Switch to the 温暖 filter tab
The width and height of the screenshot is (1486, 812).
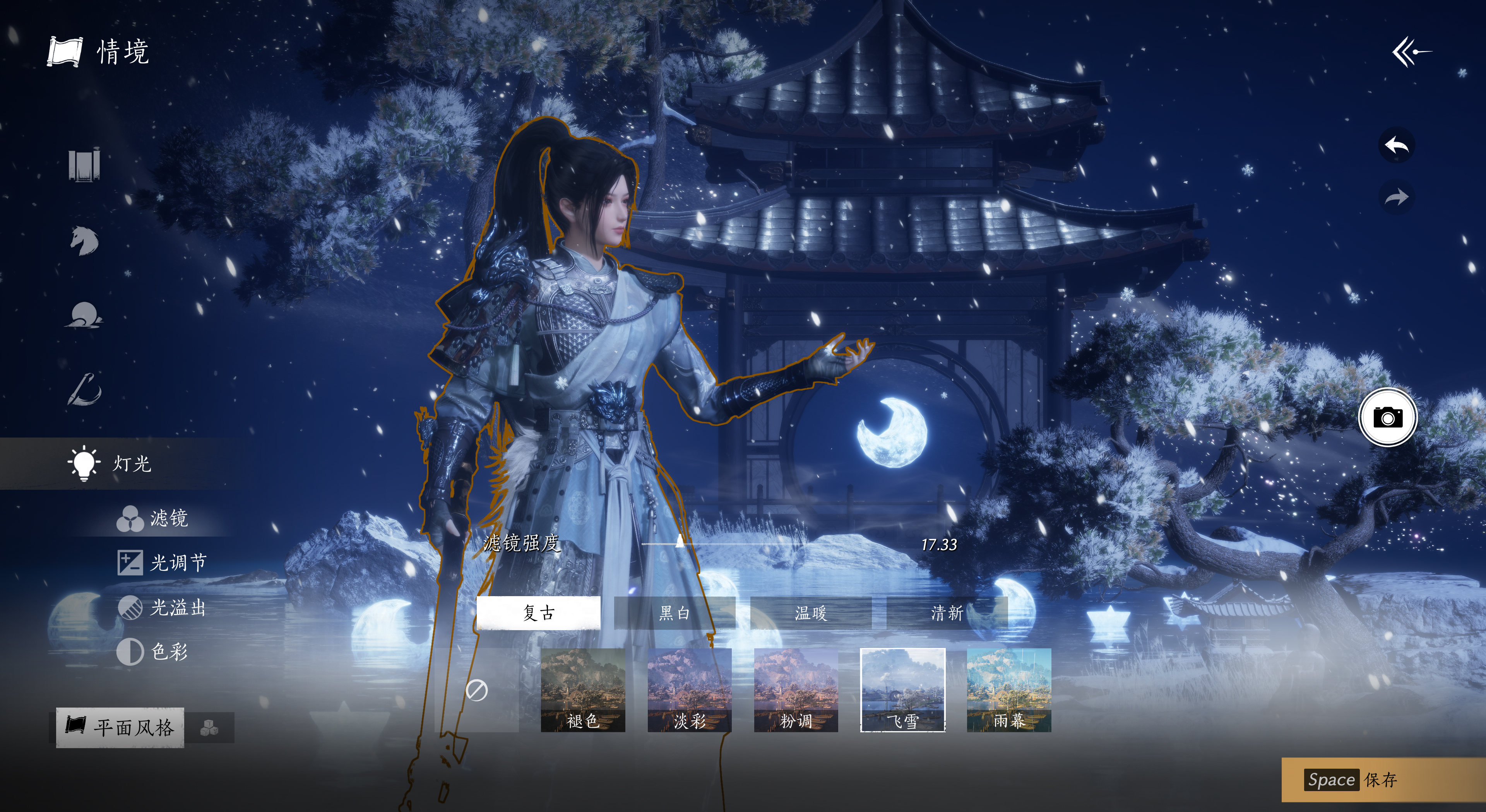pos(810,612)
